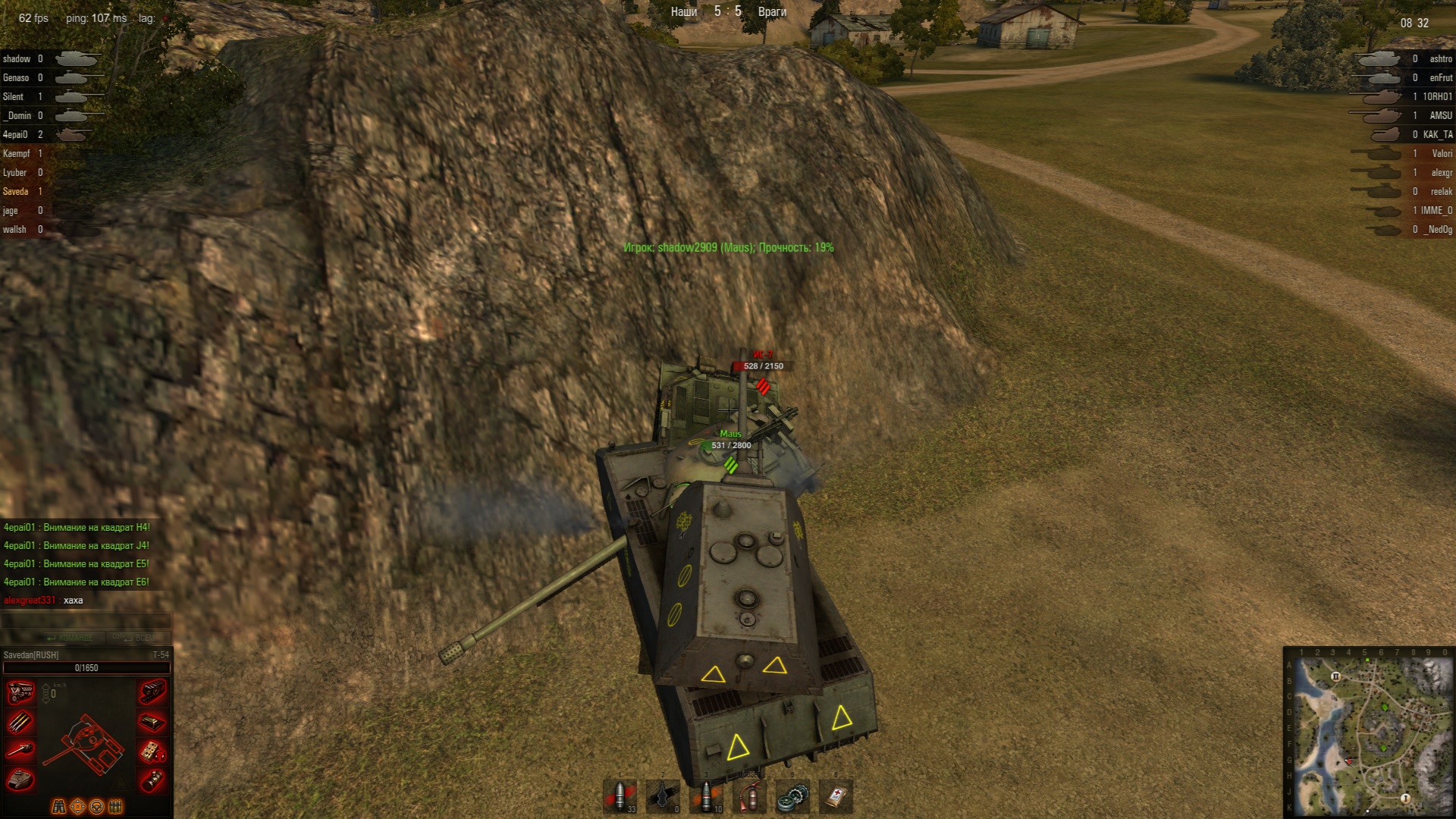Use the first aid kit consumable
The height and width of the screenshot is (819, 1456).
tap(836, 796)
